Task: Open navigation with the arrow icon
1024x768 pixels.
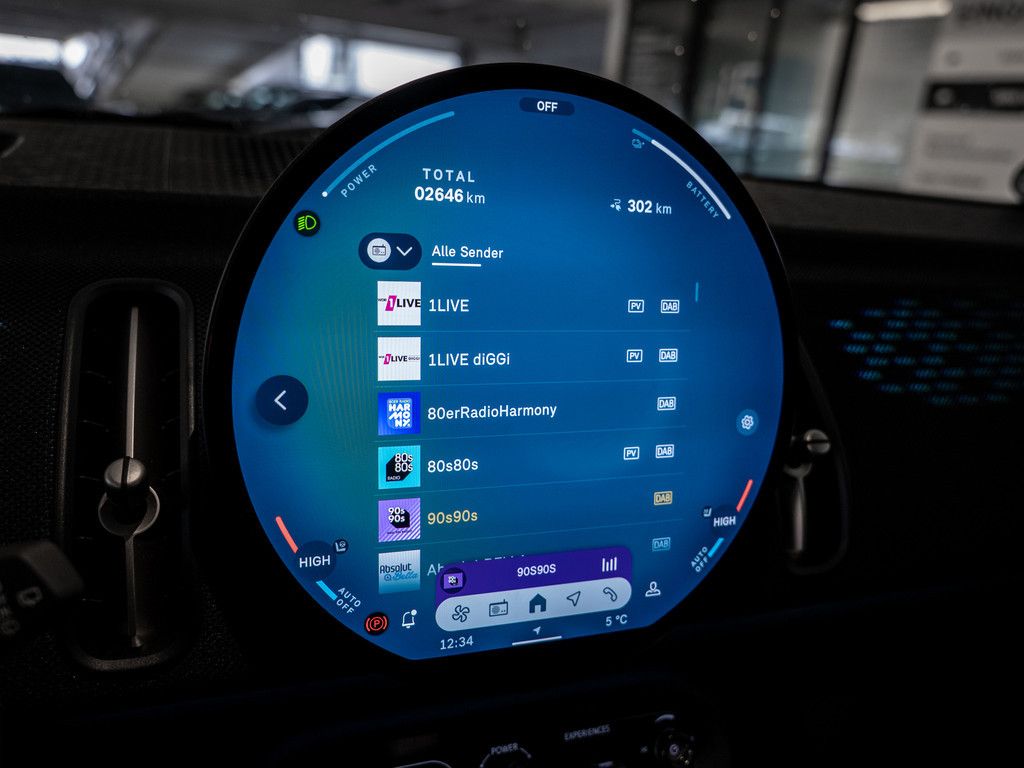Action: (x=574, y=599)
